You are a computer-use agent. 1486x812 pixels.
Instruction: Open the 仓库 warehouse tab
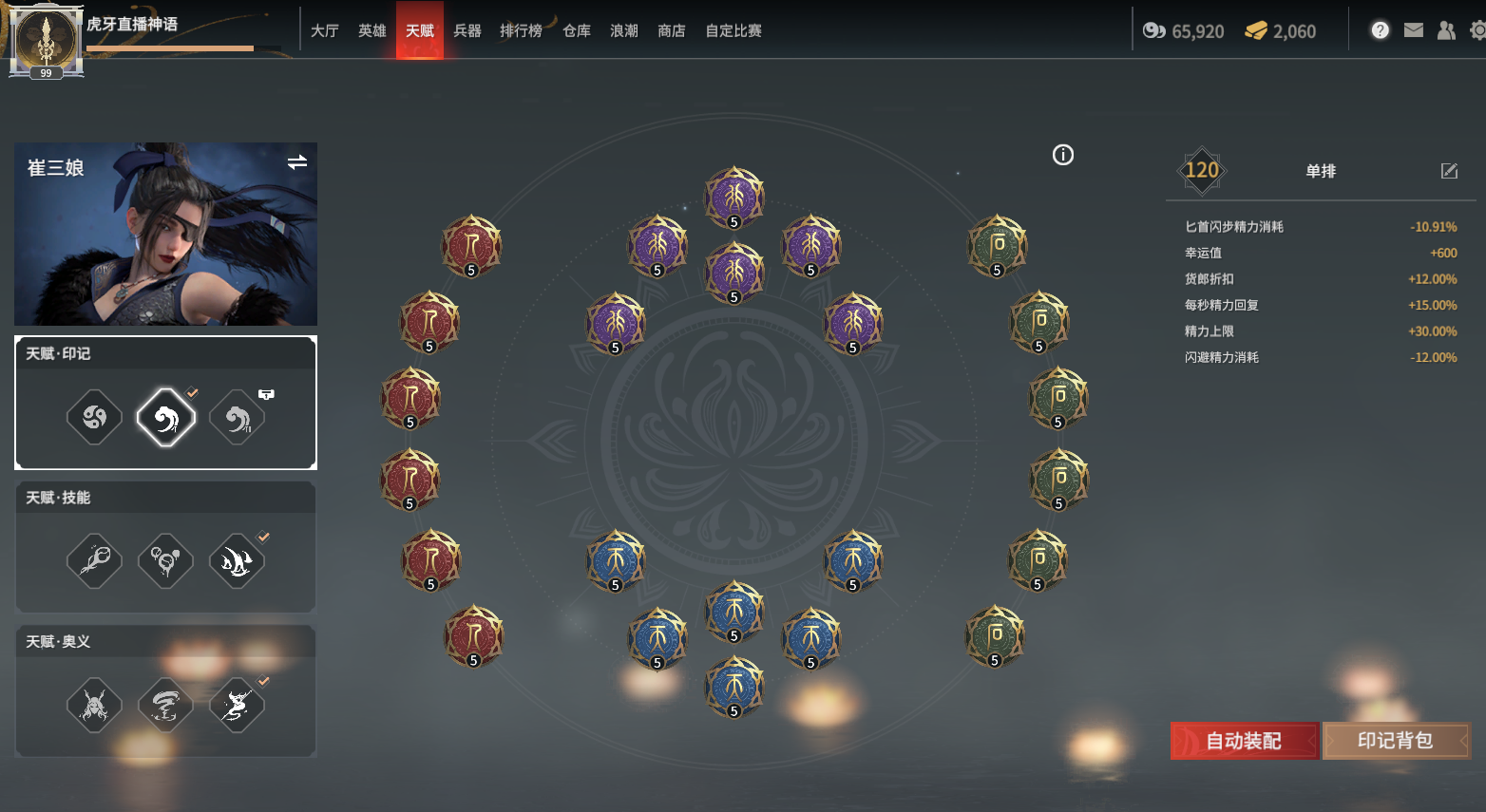(x=577, y=30)
